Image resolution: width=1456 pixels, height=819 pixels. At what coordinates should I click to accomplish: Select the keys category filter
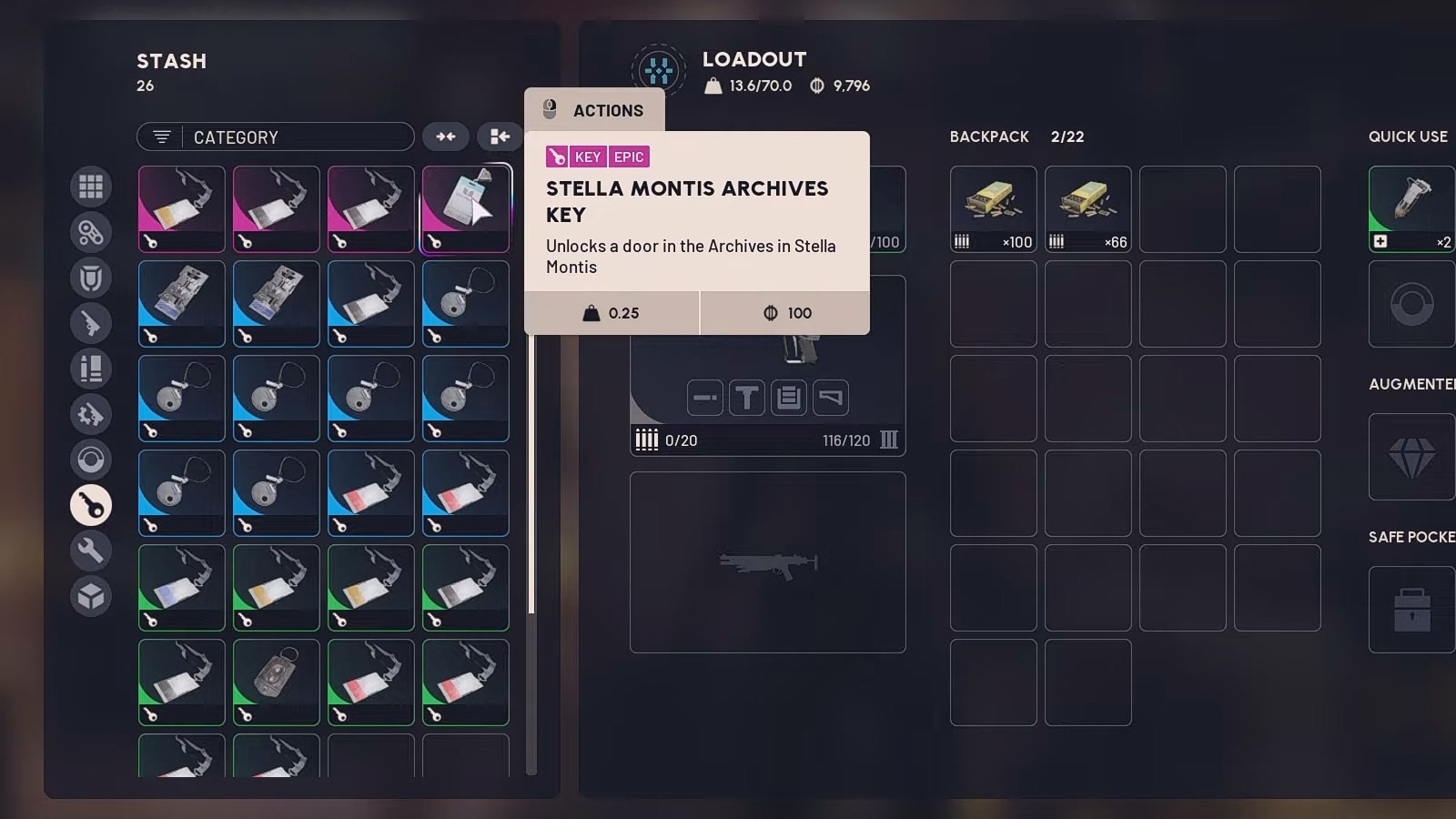point(91,505)
